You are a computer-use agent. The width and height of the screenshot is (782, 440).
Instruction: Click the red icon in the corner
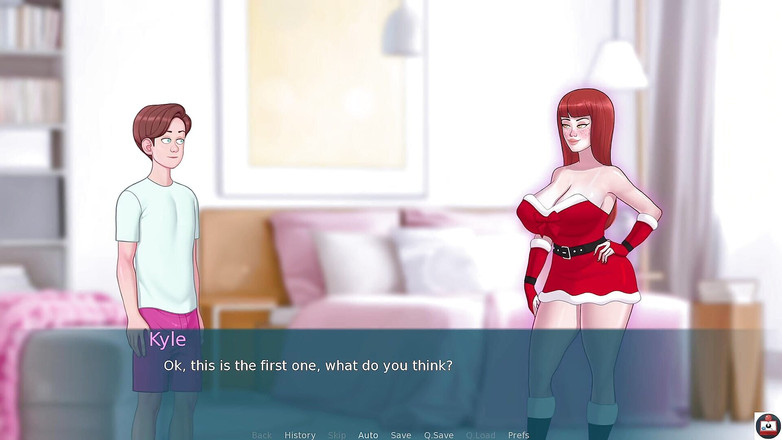click(767, 425)
